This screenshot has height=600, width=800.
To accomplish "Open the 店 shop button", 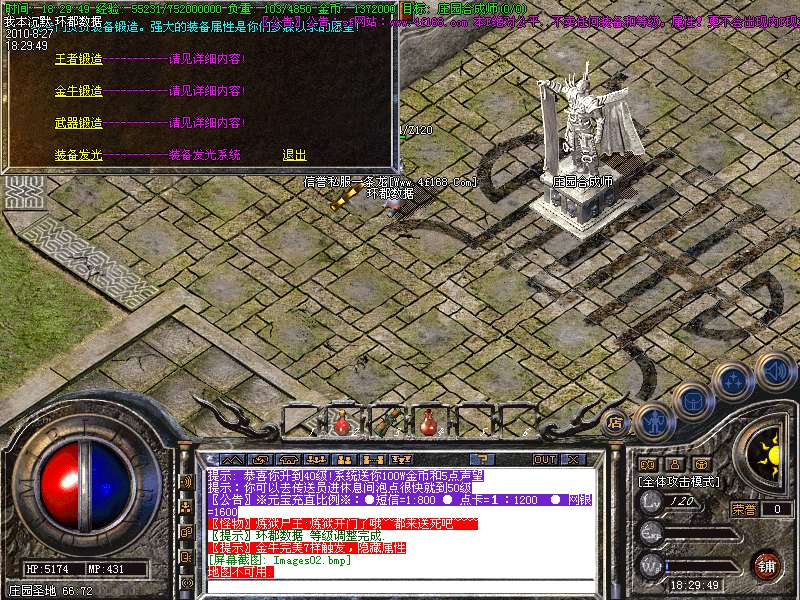I will coord(616,422).
